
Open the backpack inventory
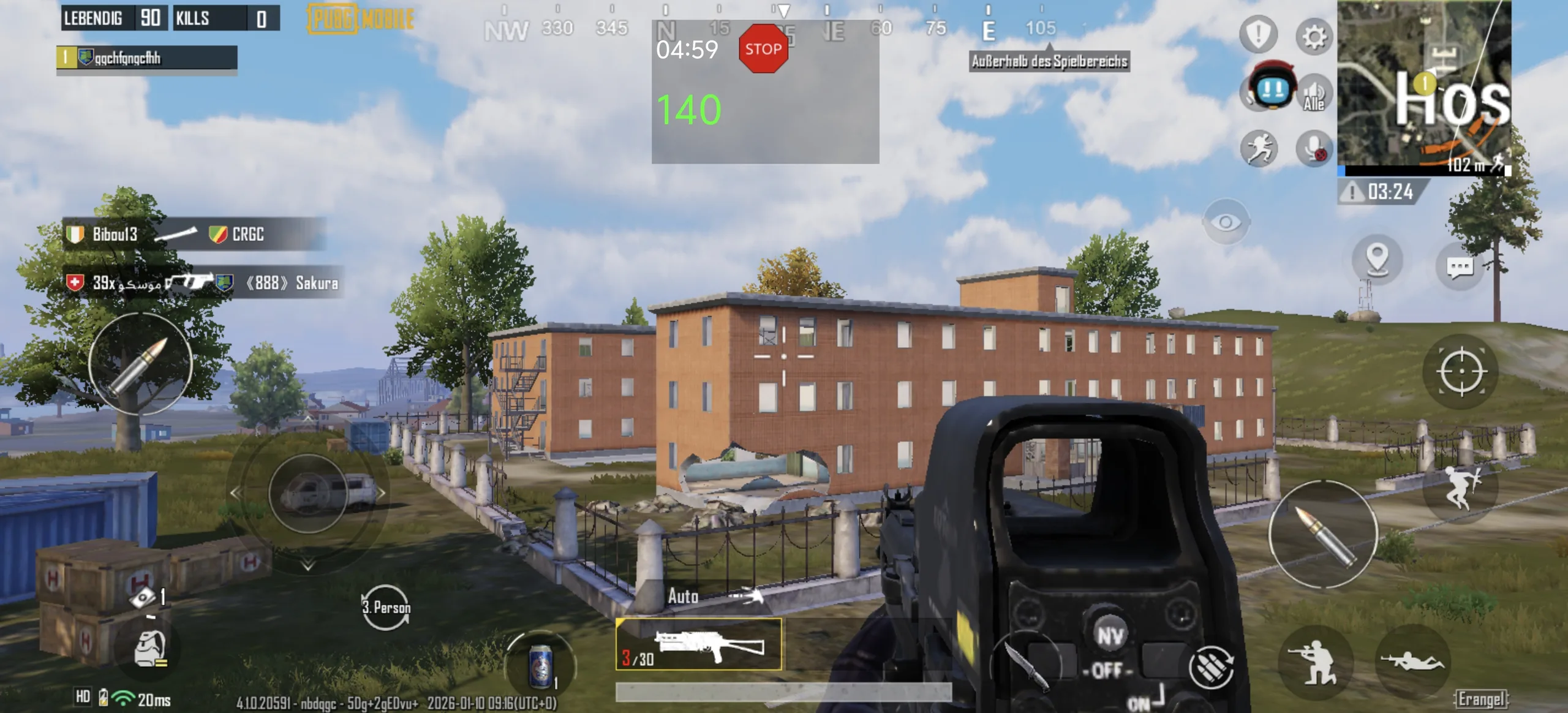(149, 648)
